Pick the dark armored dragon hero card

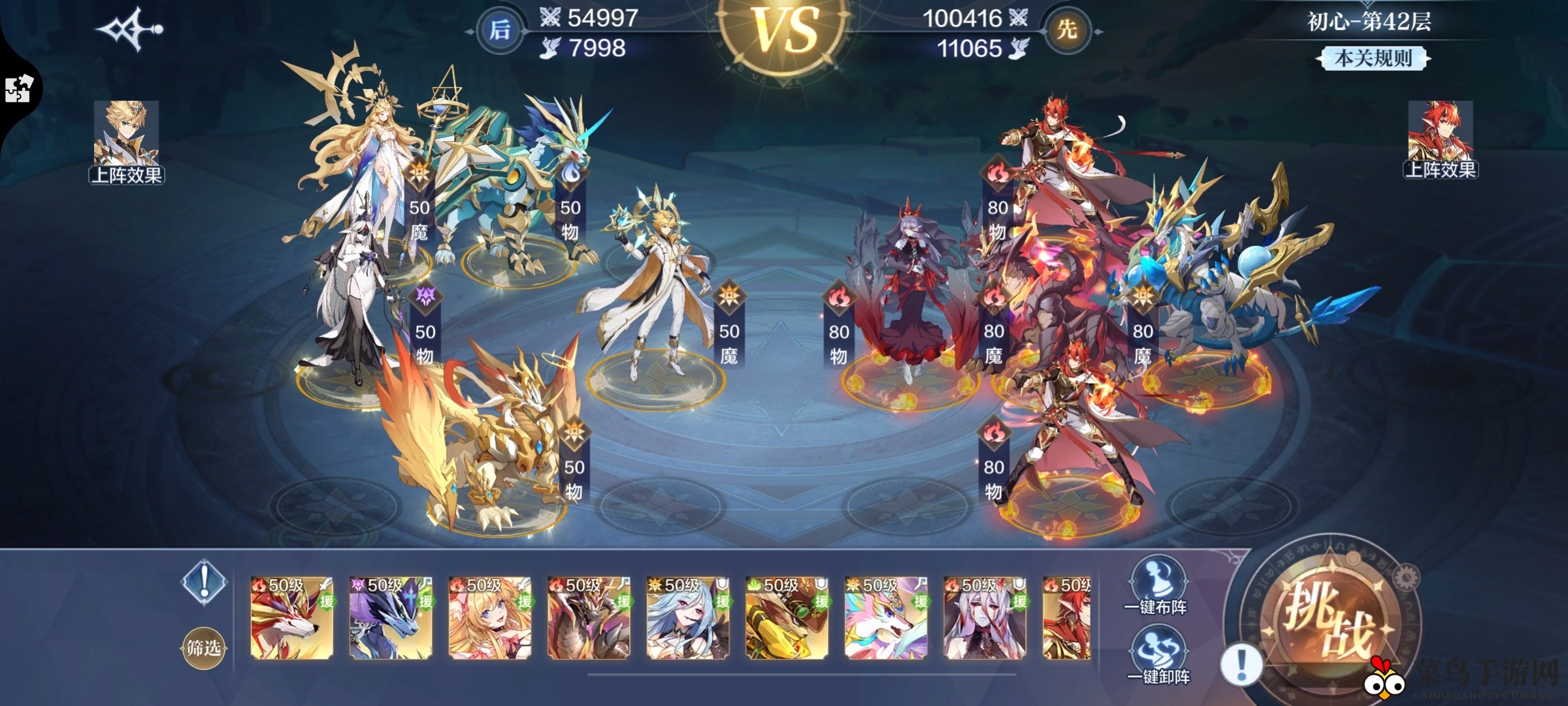tap(589, 618)
